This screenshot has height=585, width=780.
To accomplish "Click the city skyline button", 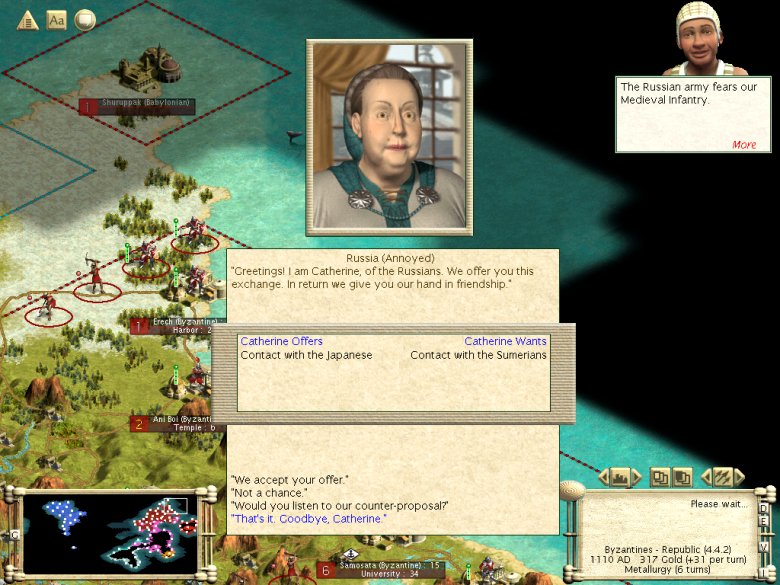I will tap(620, 477).
